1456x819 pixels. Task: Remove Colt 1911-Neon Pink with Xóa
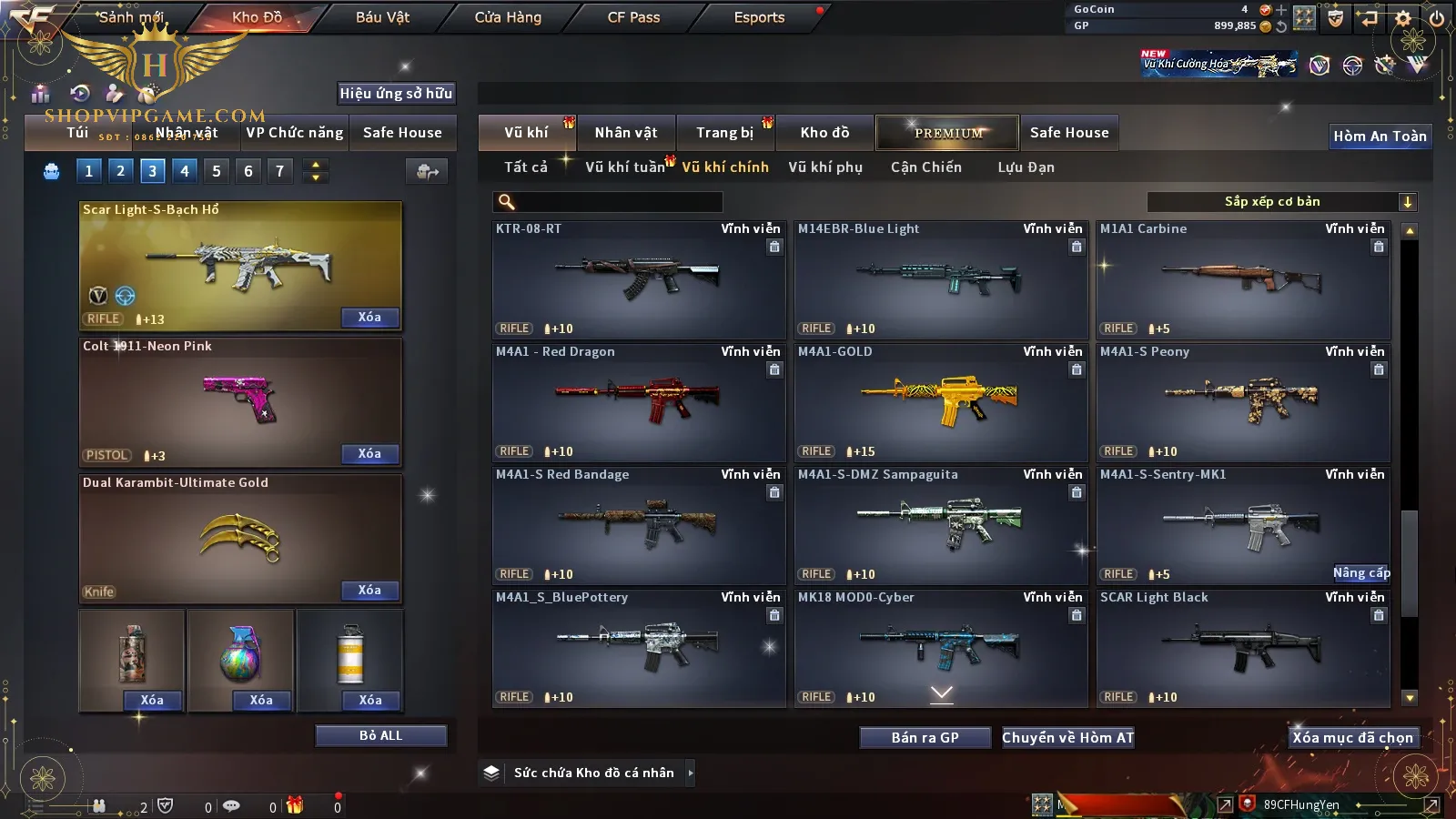(369, 454)
